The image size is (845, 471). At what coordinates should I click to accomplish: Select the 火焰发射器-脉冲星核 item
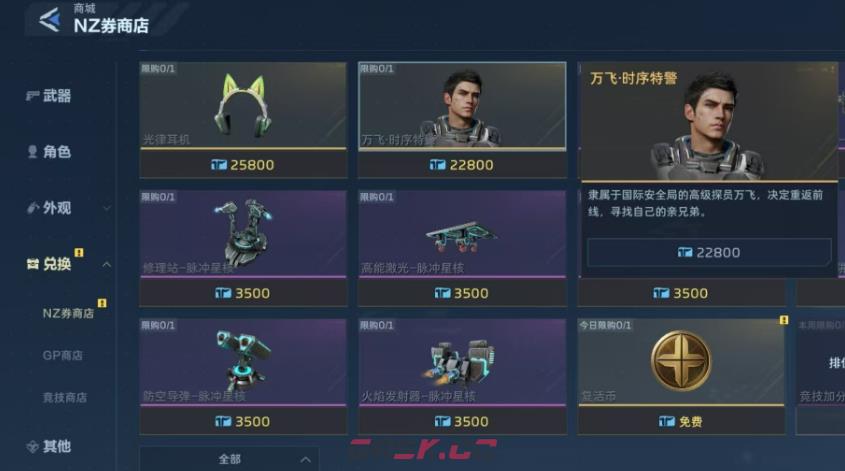(x=462, y=363)
